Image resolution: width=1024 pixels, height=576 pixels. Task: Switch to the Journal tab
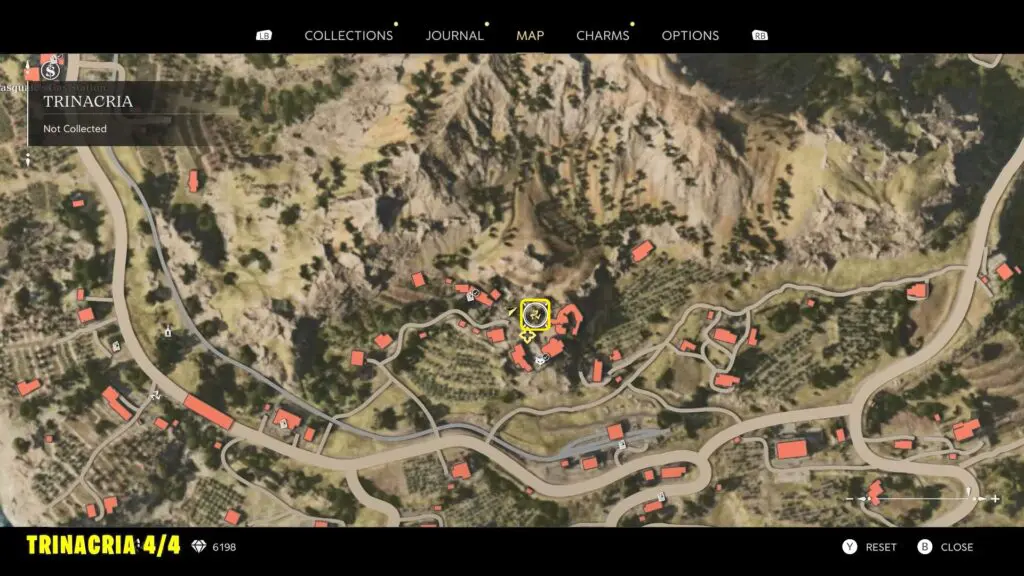pyautogui.click(x=454, y=35)
